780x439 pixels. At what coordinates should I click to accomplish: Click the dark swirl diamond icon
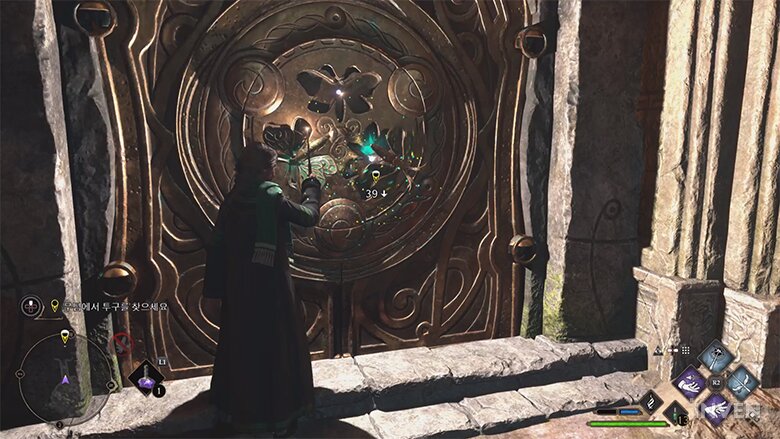click(651, 402)
